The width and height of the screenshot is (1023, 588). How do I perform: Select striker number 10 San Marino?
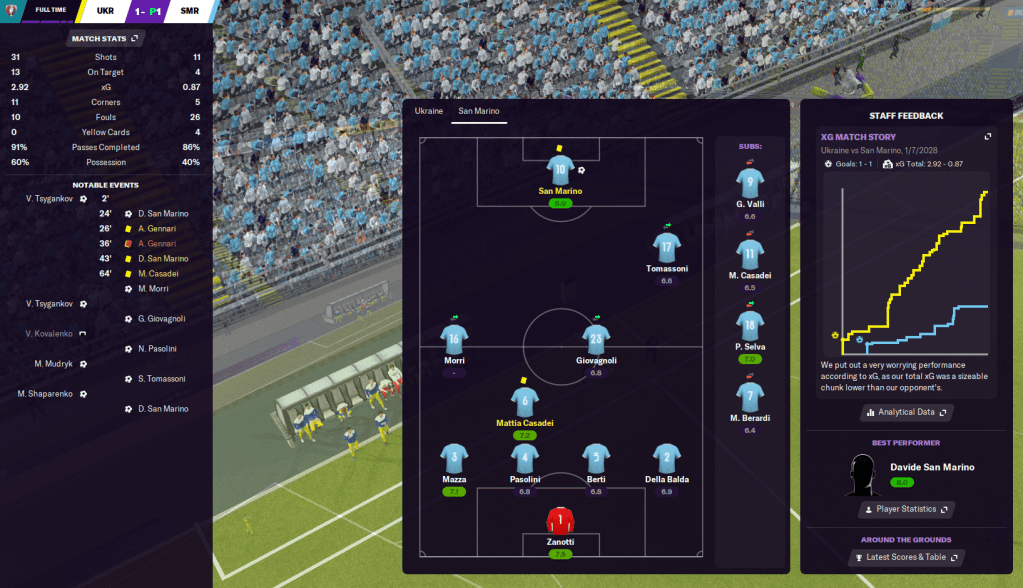click(x=560, y=167)
